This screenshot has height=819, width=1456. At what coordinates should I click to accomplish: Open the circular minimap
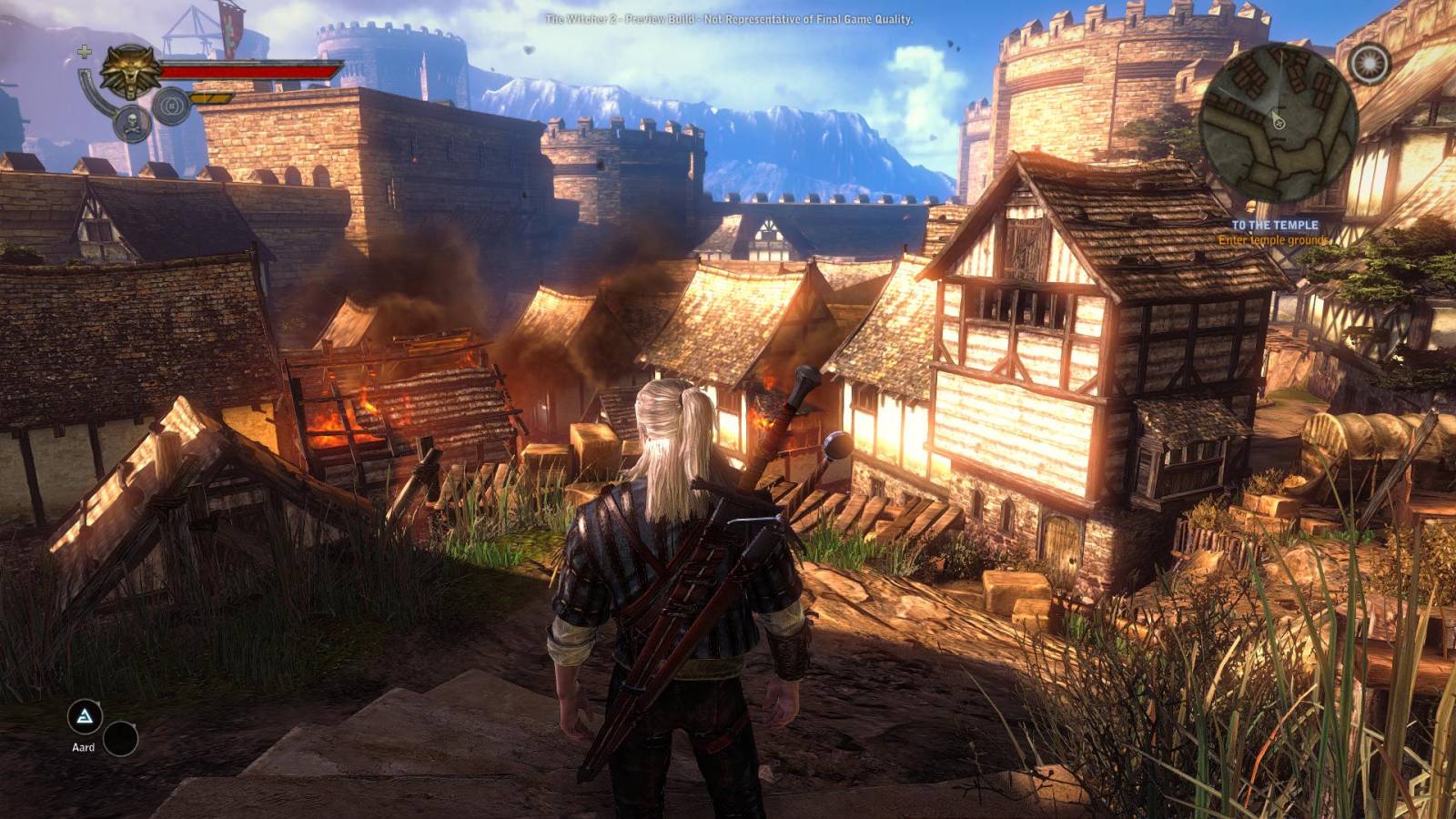point(1278,125)
